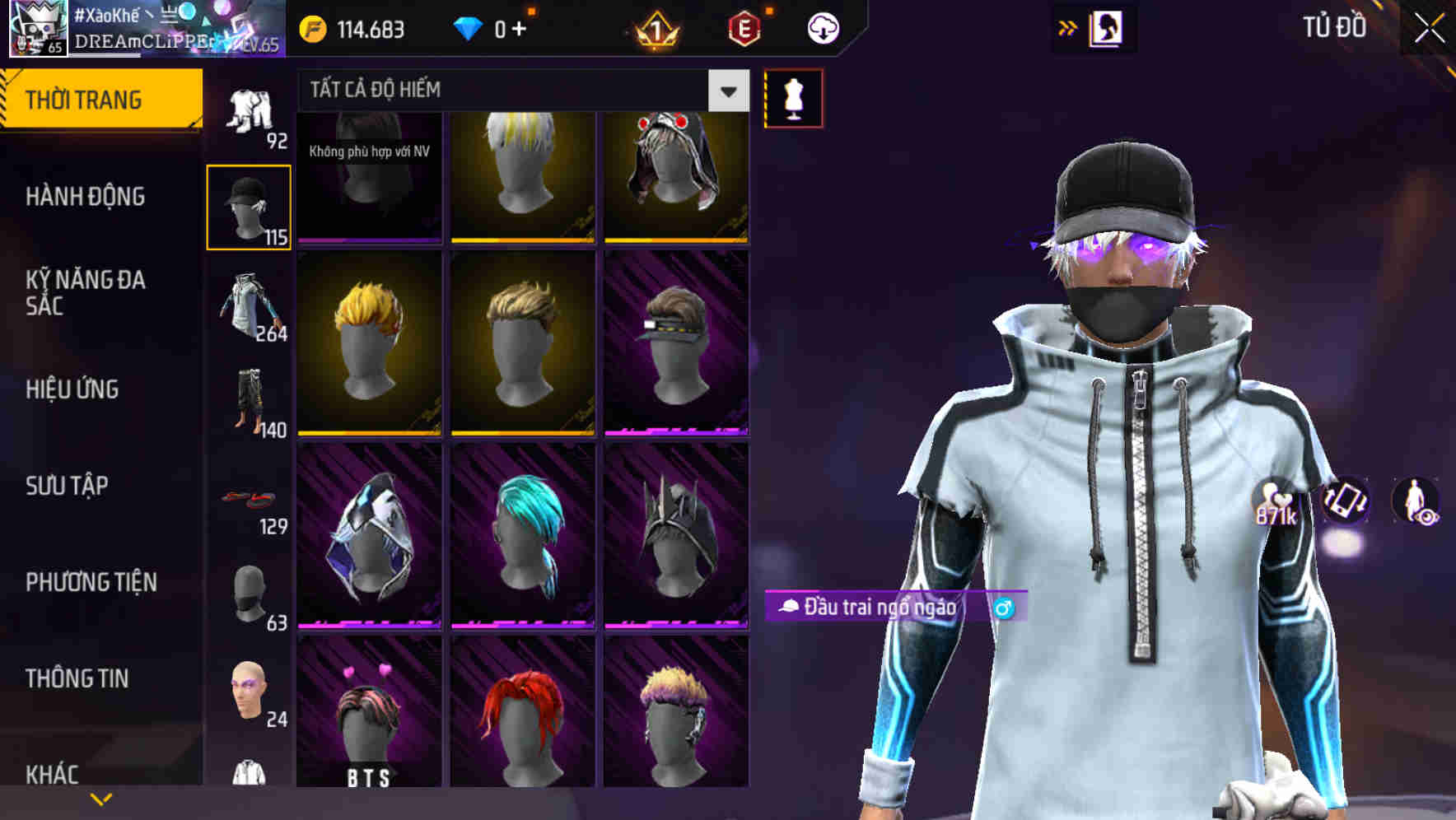Toggle the mannequin preview beside the rarity filter
The width and height of the screenshot is (1456, 820).
pyautogui.click(x=793, y=96)
